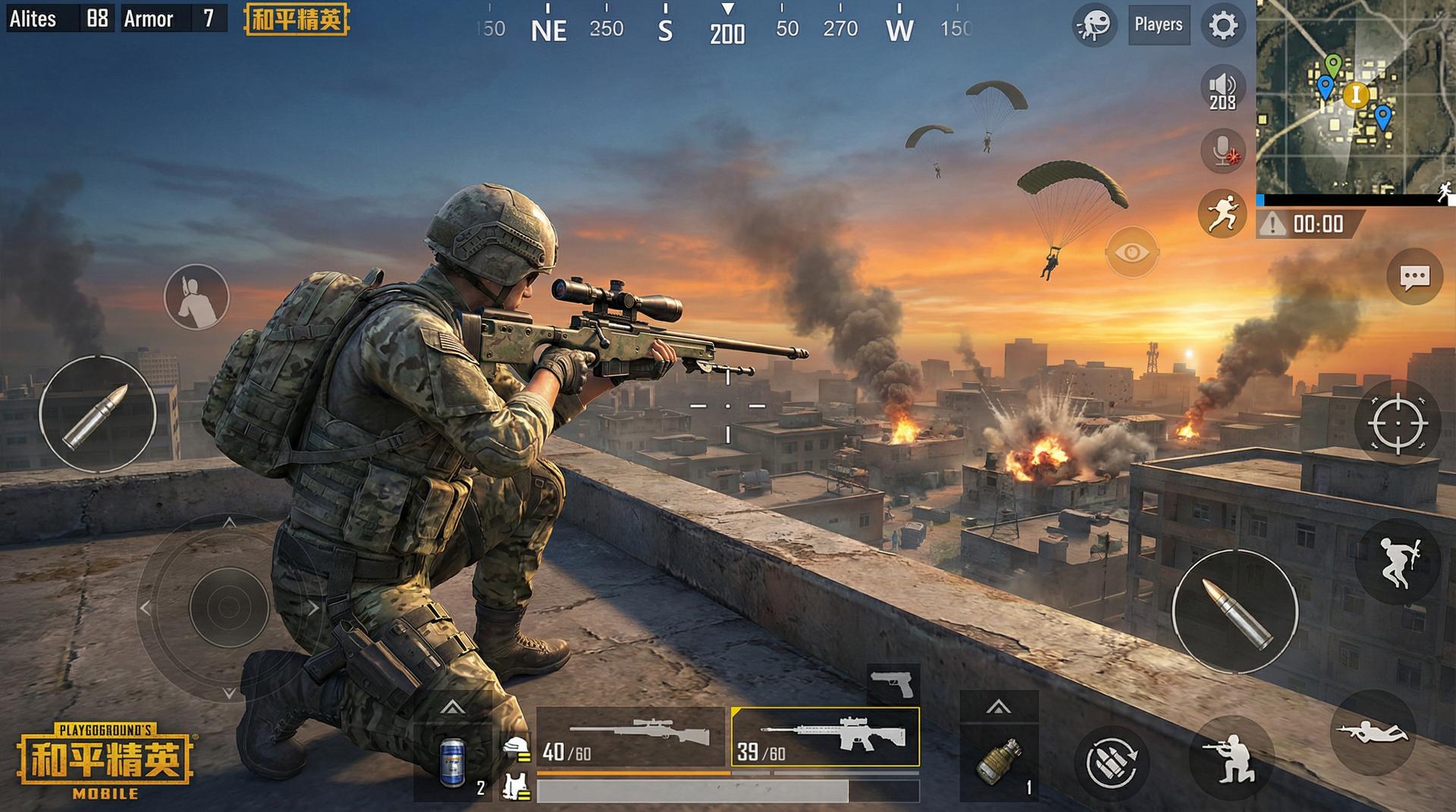Jump using the leaping figure button
Viewport: 1456px width, 812px height.
tap(1397, 562)
